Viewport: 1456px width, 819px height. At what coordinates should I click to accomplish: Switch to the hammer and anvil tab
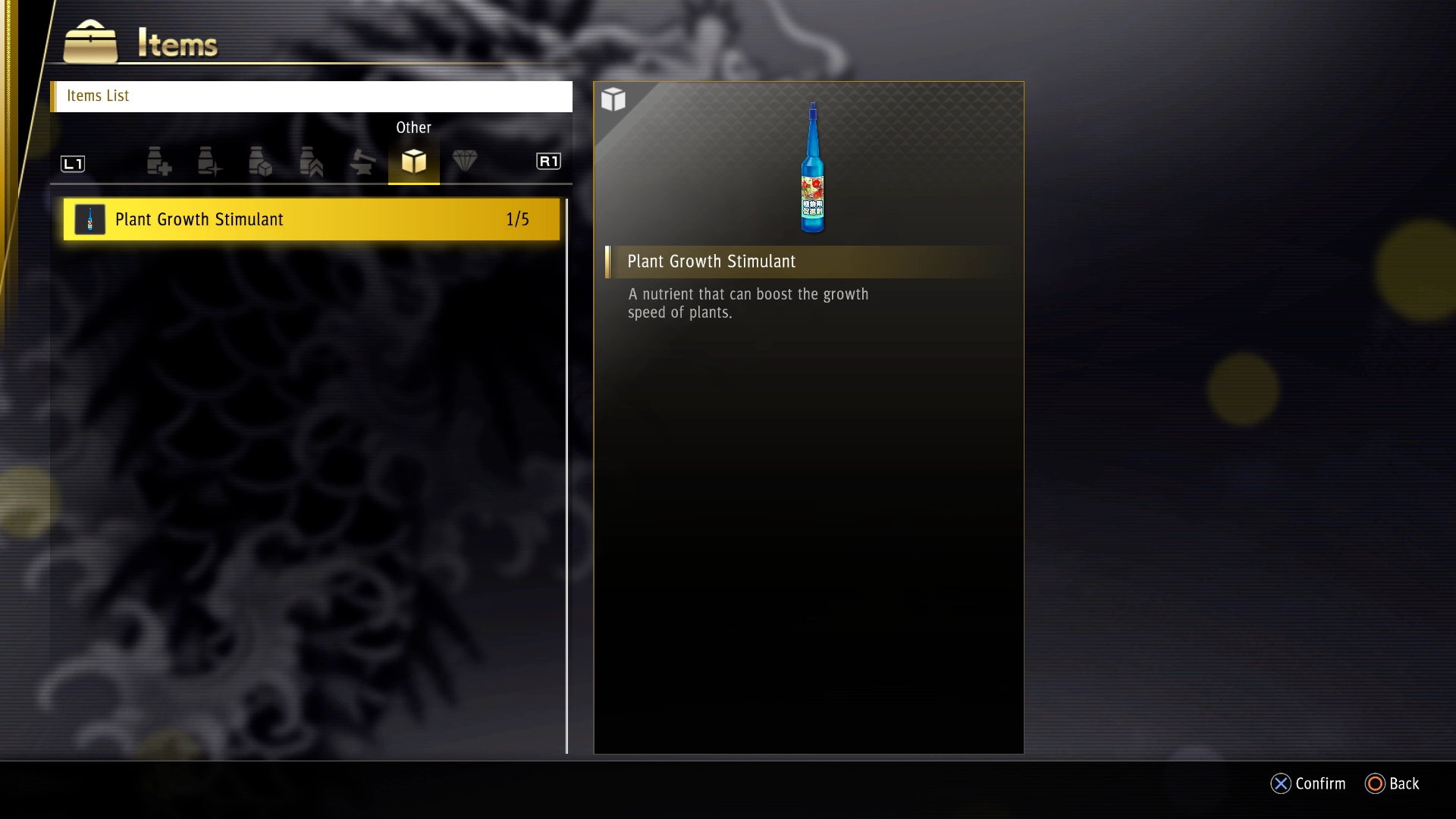point(362,162)
